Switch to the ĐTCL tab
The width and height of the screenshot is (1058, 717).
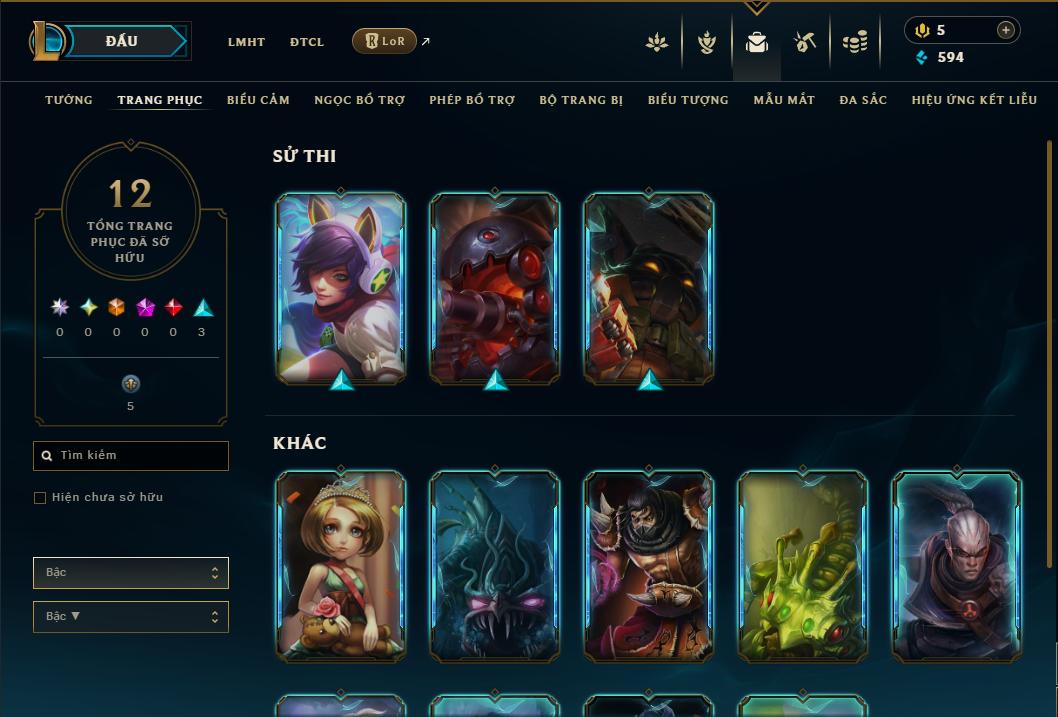(307, 42)
